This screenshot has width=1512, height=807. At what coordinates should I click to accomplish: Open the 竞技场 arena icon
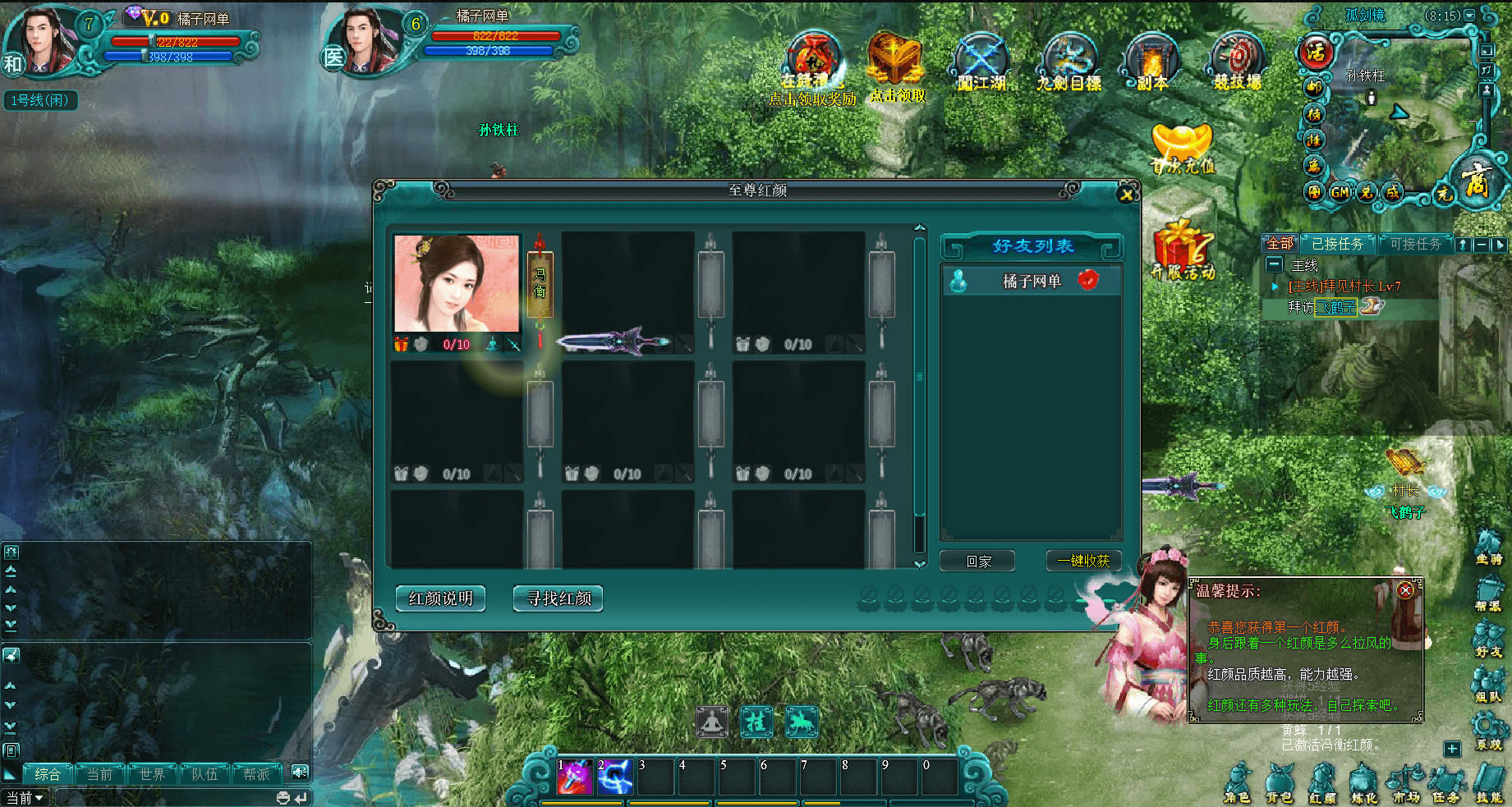click(1238, 62)
